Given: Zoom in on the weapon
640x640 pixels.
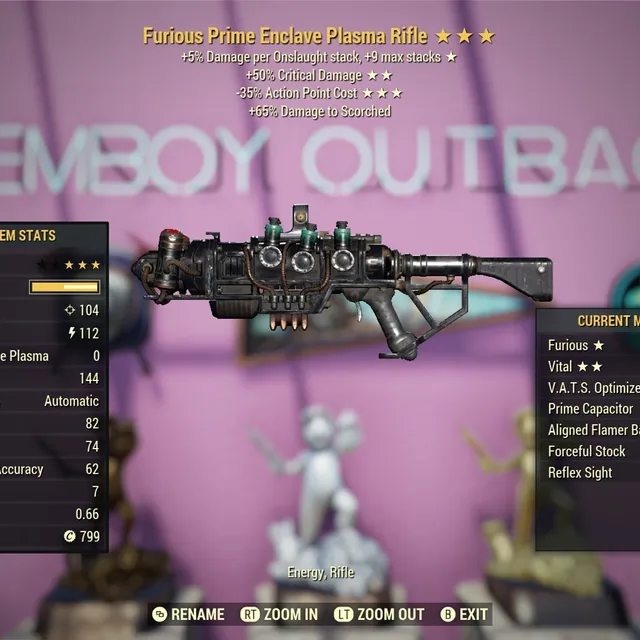Looking at the screenshot, I should 280,614.
